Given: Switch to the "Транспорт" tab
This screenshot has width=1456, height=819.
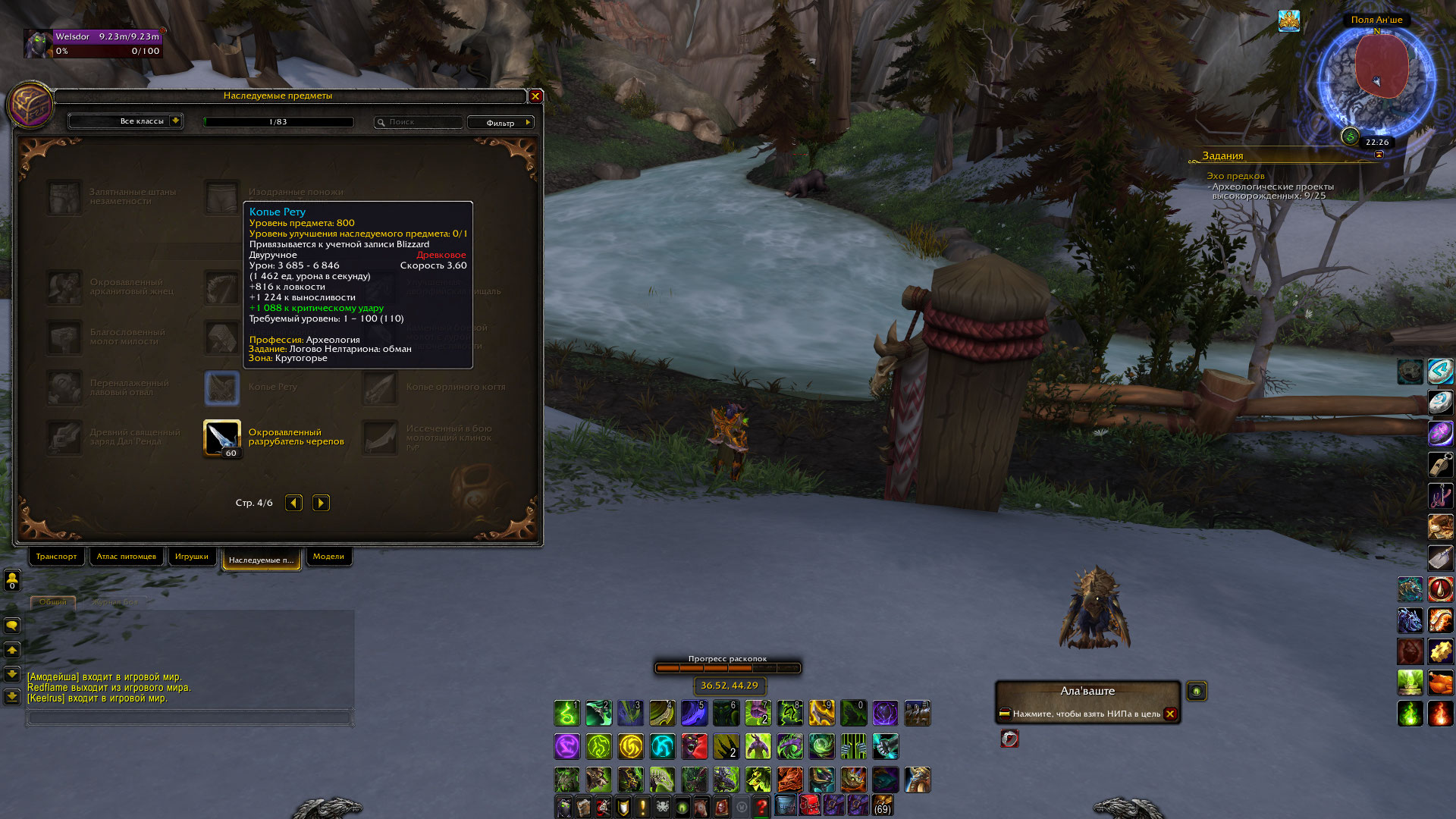Looking at the screenshot, I should tap(56, 557).
